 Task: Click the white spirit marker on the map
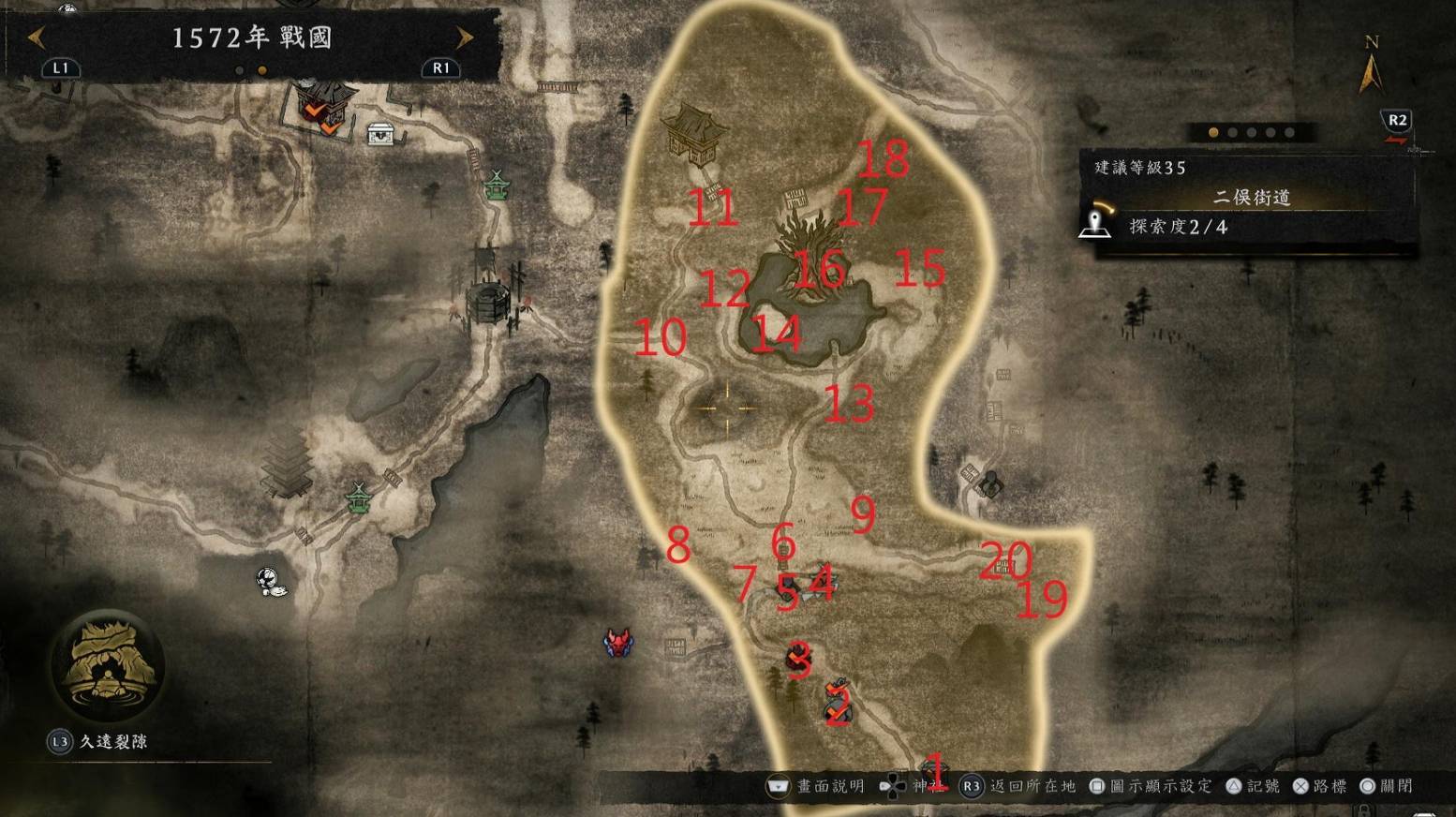271,582
